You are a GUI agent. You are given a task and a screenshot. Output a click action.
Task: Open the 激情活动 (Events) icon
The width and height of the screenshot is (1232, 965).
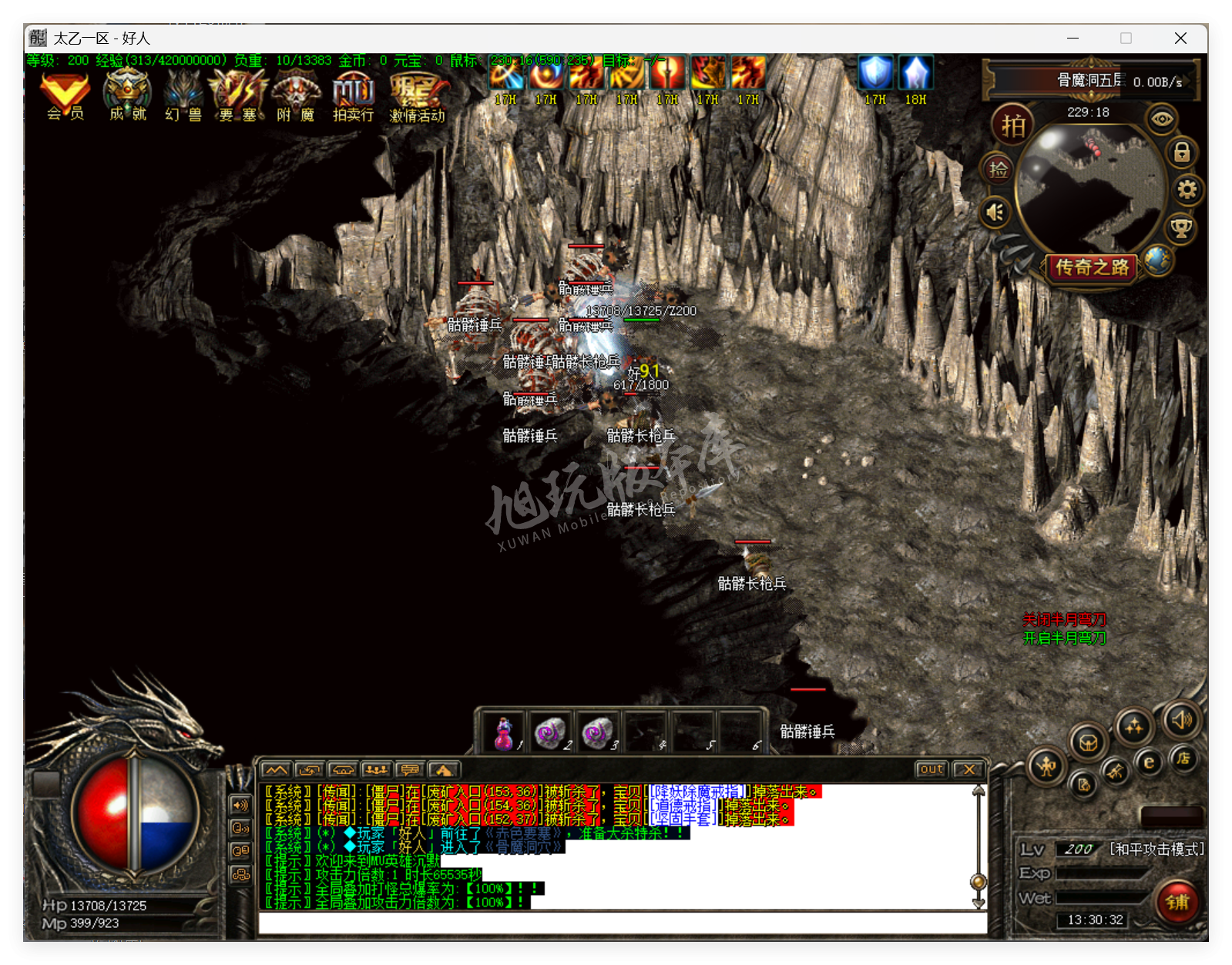[417, 95]
